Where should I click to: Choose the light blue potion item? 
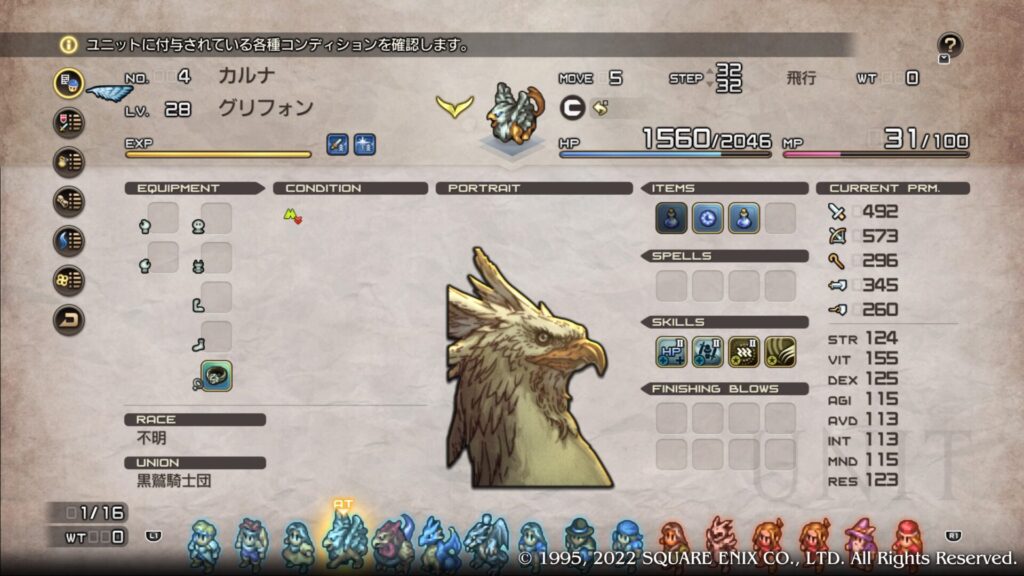tap(744, 218)
